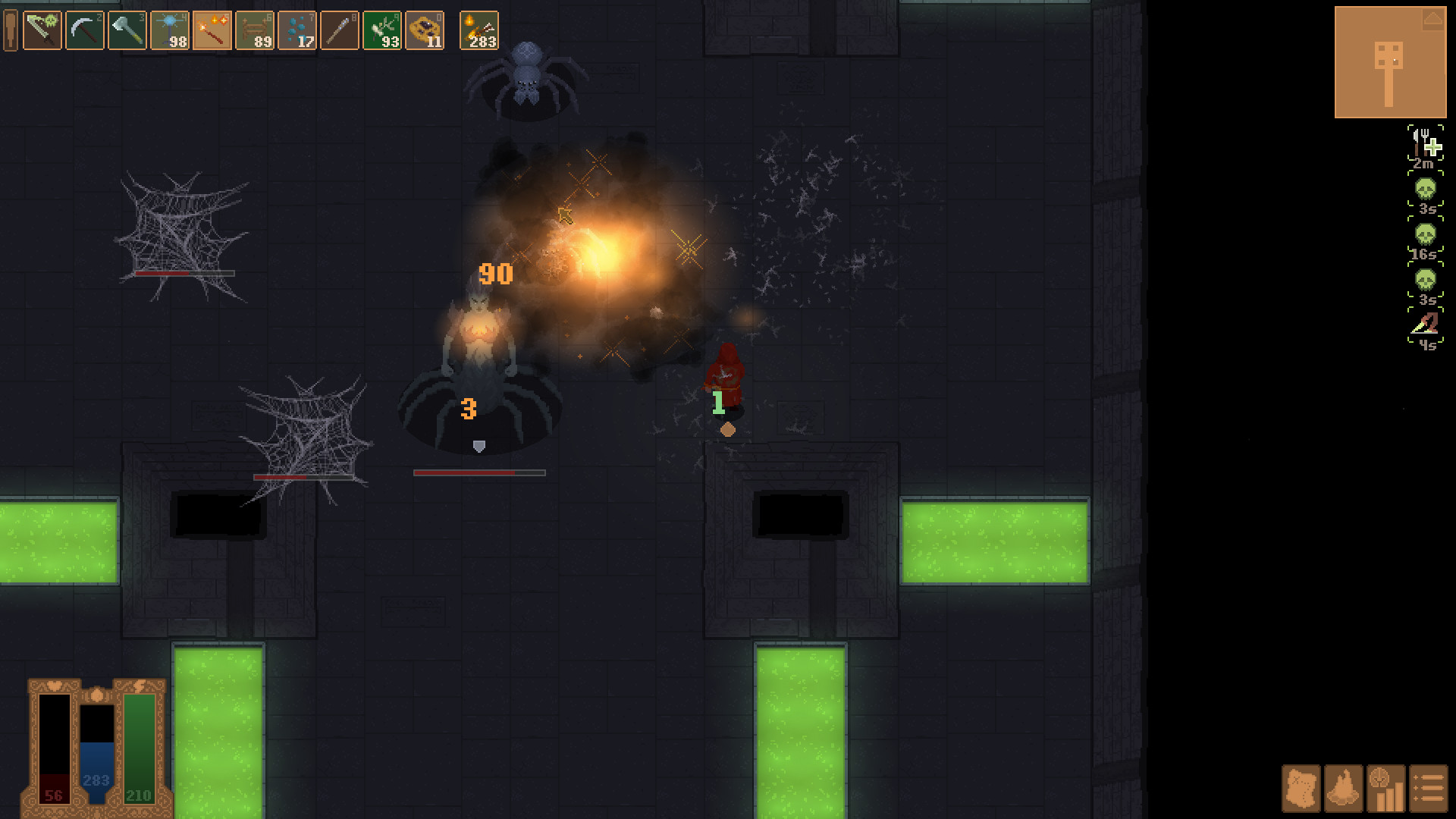Click the minimap in the top-right corner

pos(1390,59)
